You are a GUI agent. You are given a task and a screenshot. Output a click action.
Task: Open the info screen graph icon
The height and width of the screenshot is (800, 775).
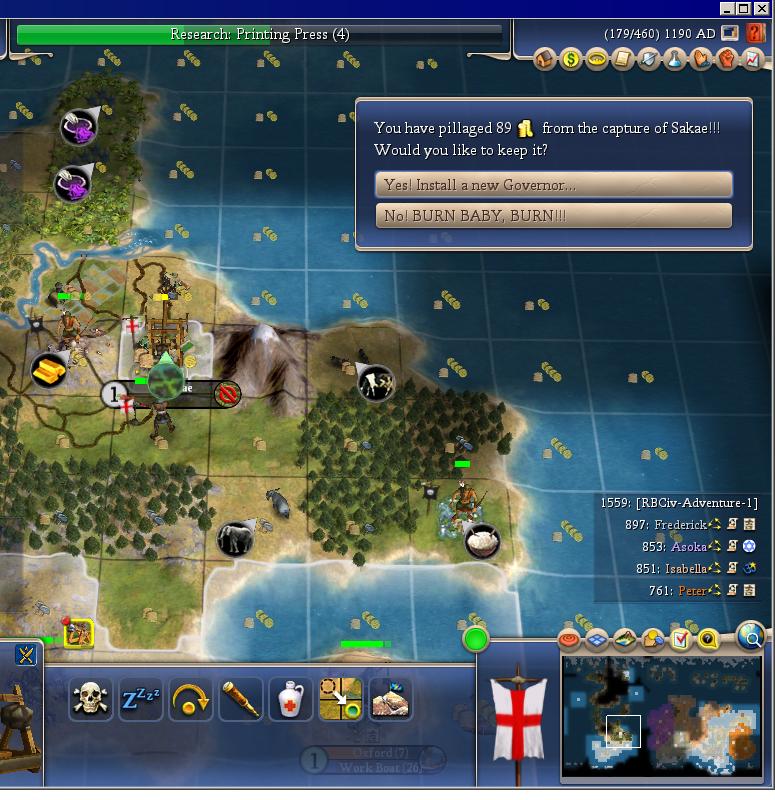(x=753, y=59)
